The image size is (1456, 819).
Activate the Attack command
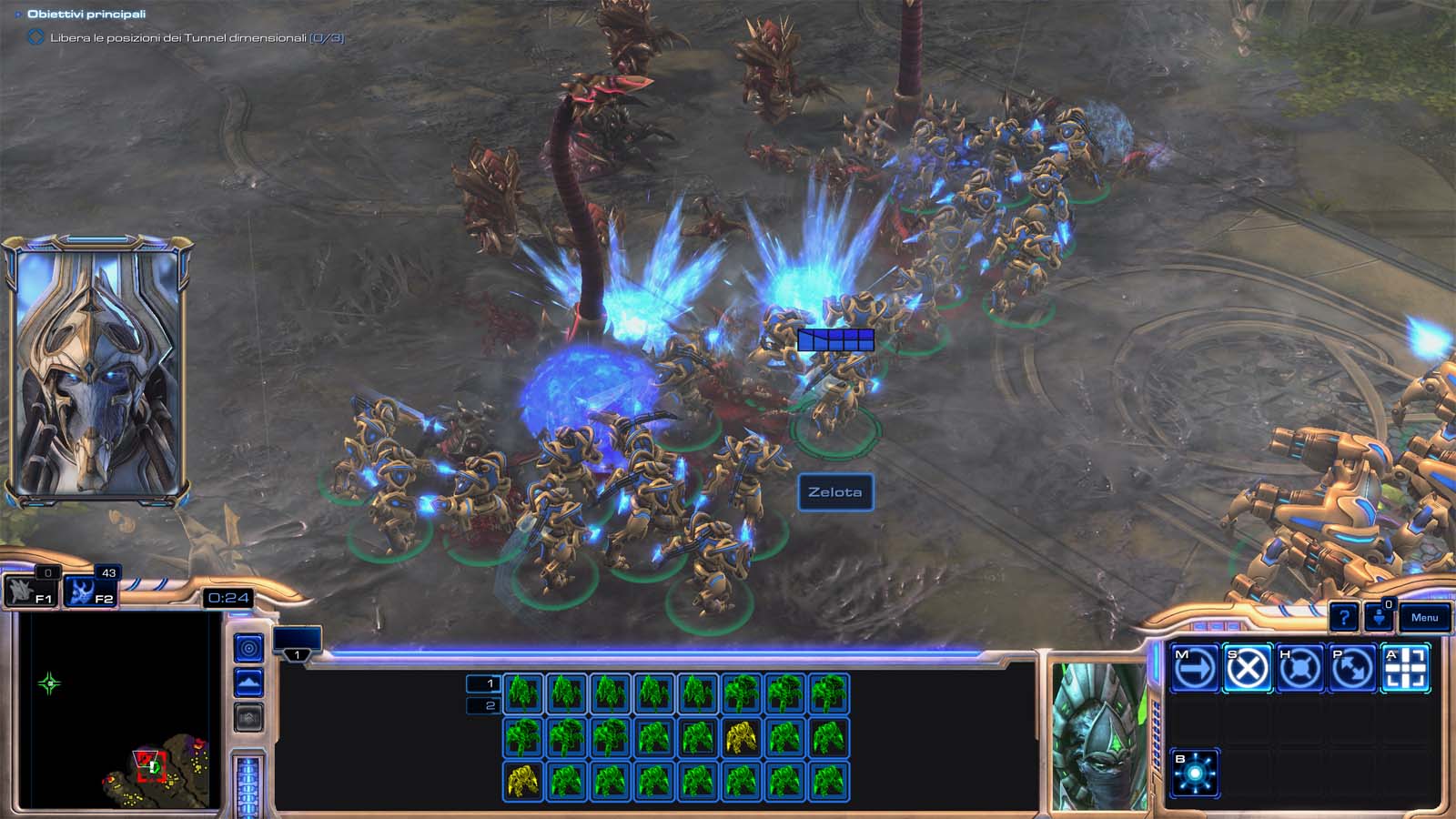(1405, 670)
